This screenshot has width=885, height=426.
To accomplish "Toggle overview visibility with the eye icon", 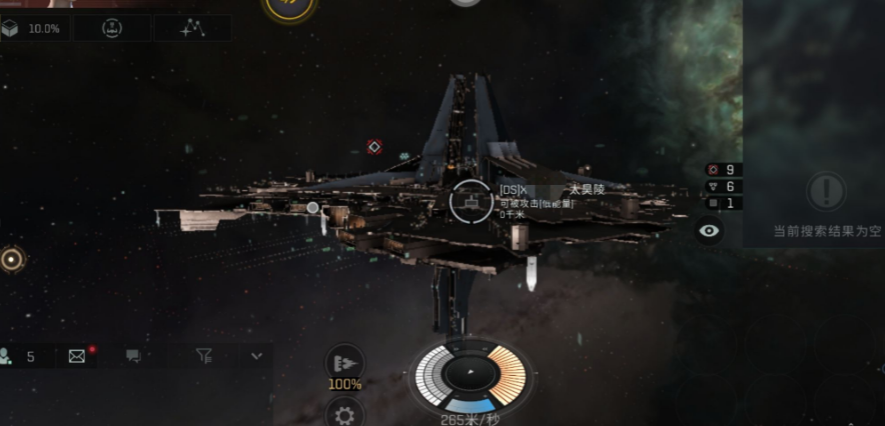I will [x=710, y=231].
